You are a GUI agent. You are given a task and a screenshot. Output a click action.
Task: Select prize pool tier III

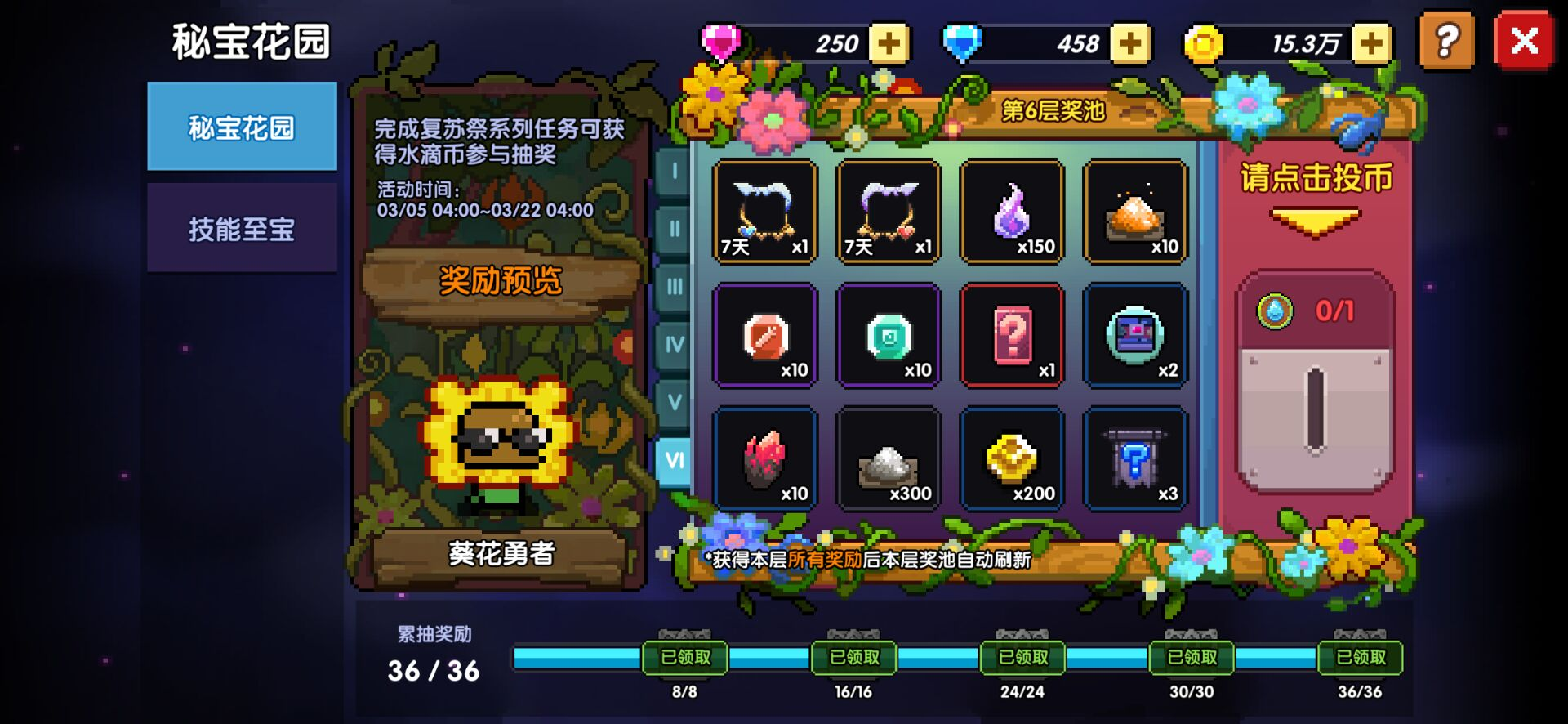[673, 287]
